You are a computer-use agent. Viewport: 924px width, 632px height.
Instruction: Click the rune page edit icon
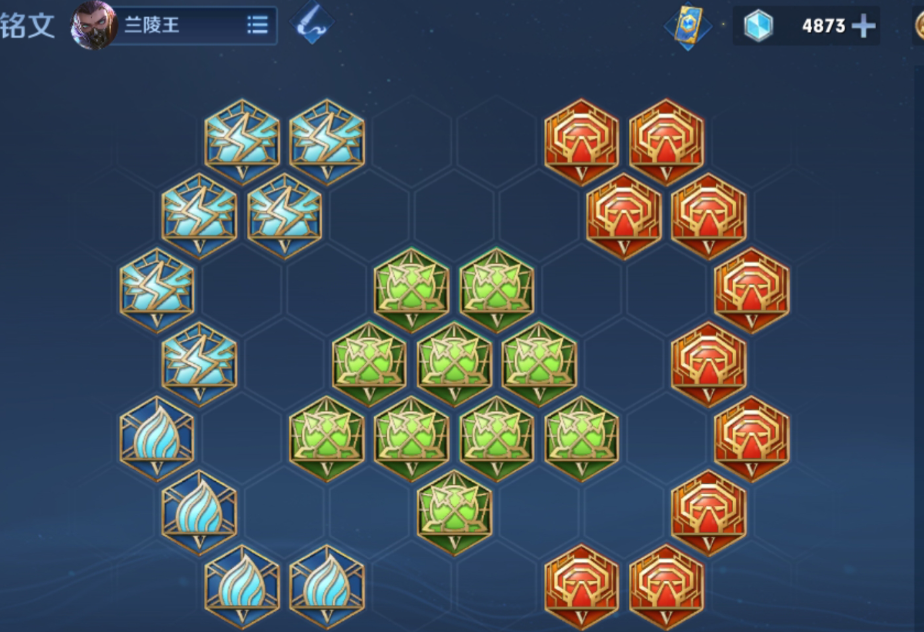pyautogui.click(x=314, y=25)
